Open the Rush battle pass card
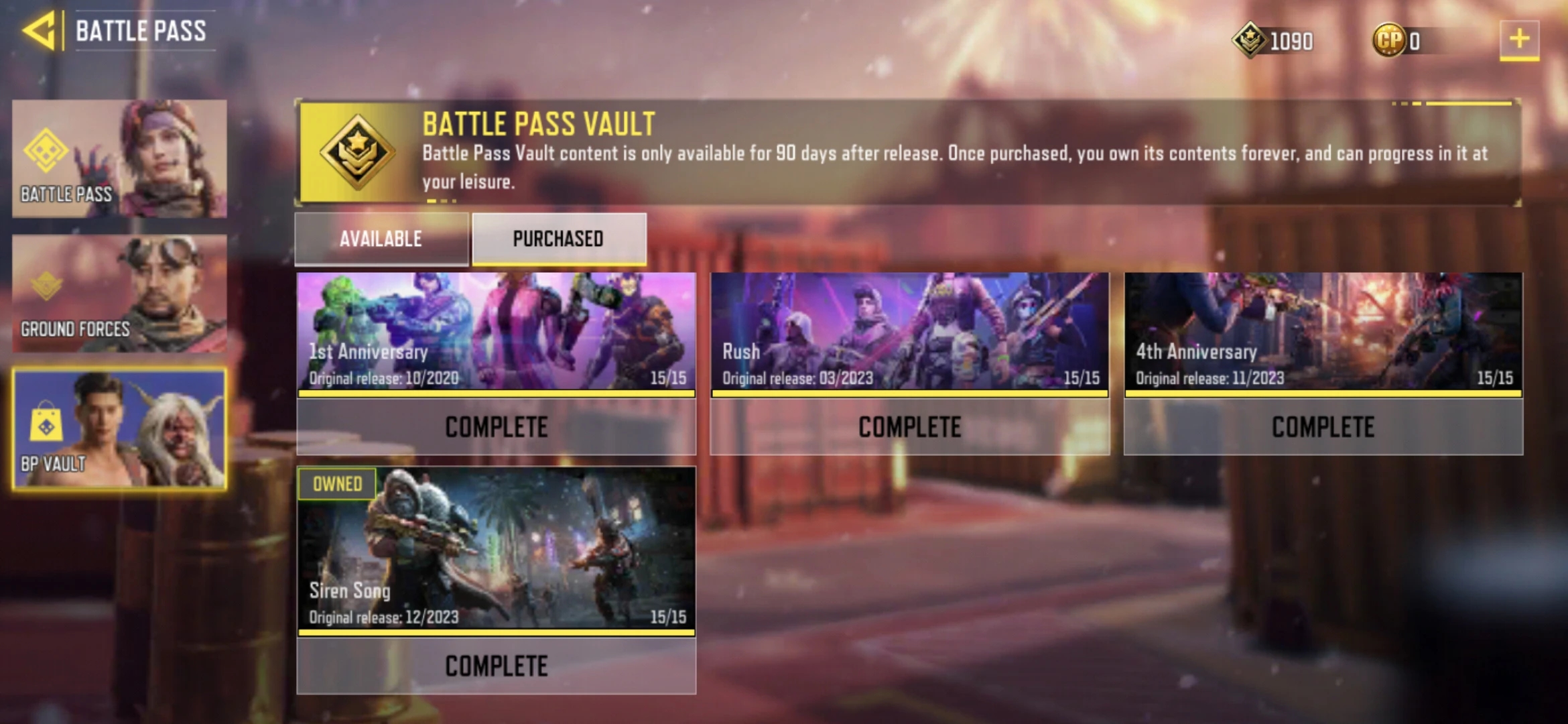 click(x=909, y=331)
